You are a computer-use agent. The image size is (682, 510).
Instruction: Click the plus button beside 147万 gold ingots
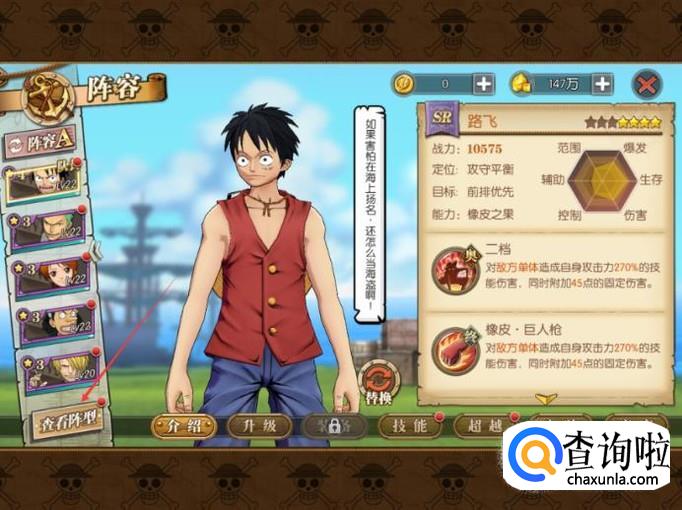click(601, 84)
